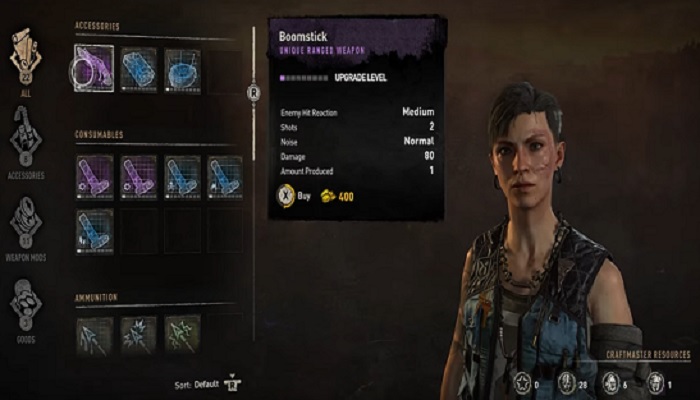Choose the blue cylinder blueprint in Accessories
The height and width of the screenshot is (400, 700).
point(139,70)
